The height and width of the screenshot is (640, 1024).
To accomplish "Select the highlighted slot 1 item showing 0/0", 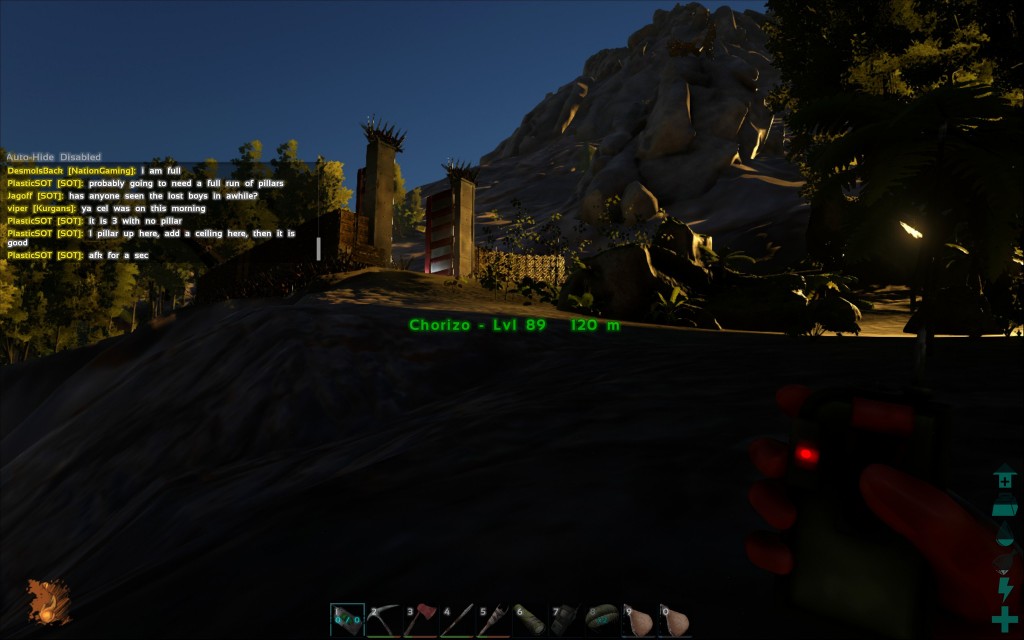I will point(347,621).
